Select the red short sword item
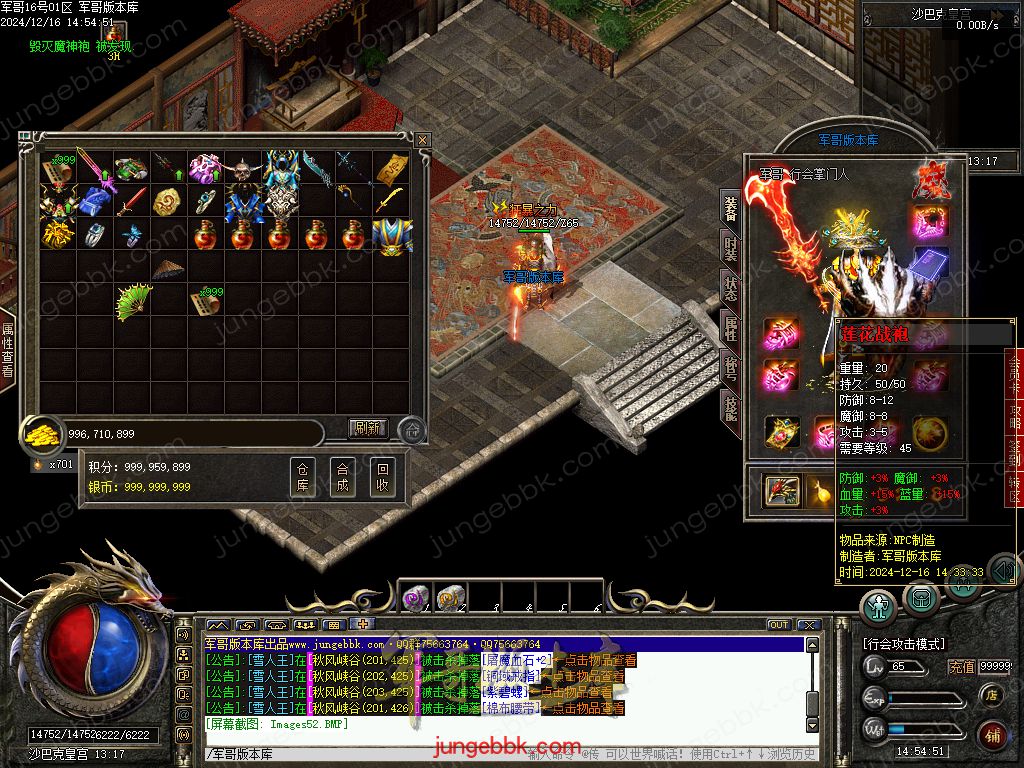1024x768 pixels. coord(131,202)
